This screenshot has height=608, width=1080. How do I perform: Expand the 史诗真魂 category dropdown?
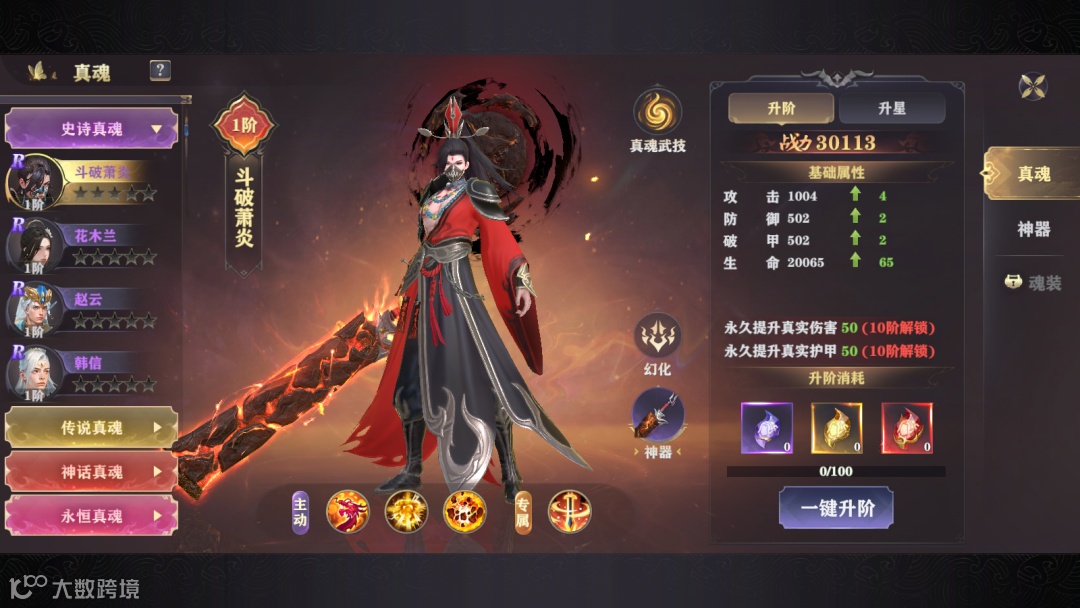[x=92, y=129]
